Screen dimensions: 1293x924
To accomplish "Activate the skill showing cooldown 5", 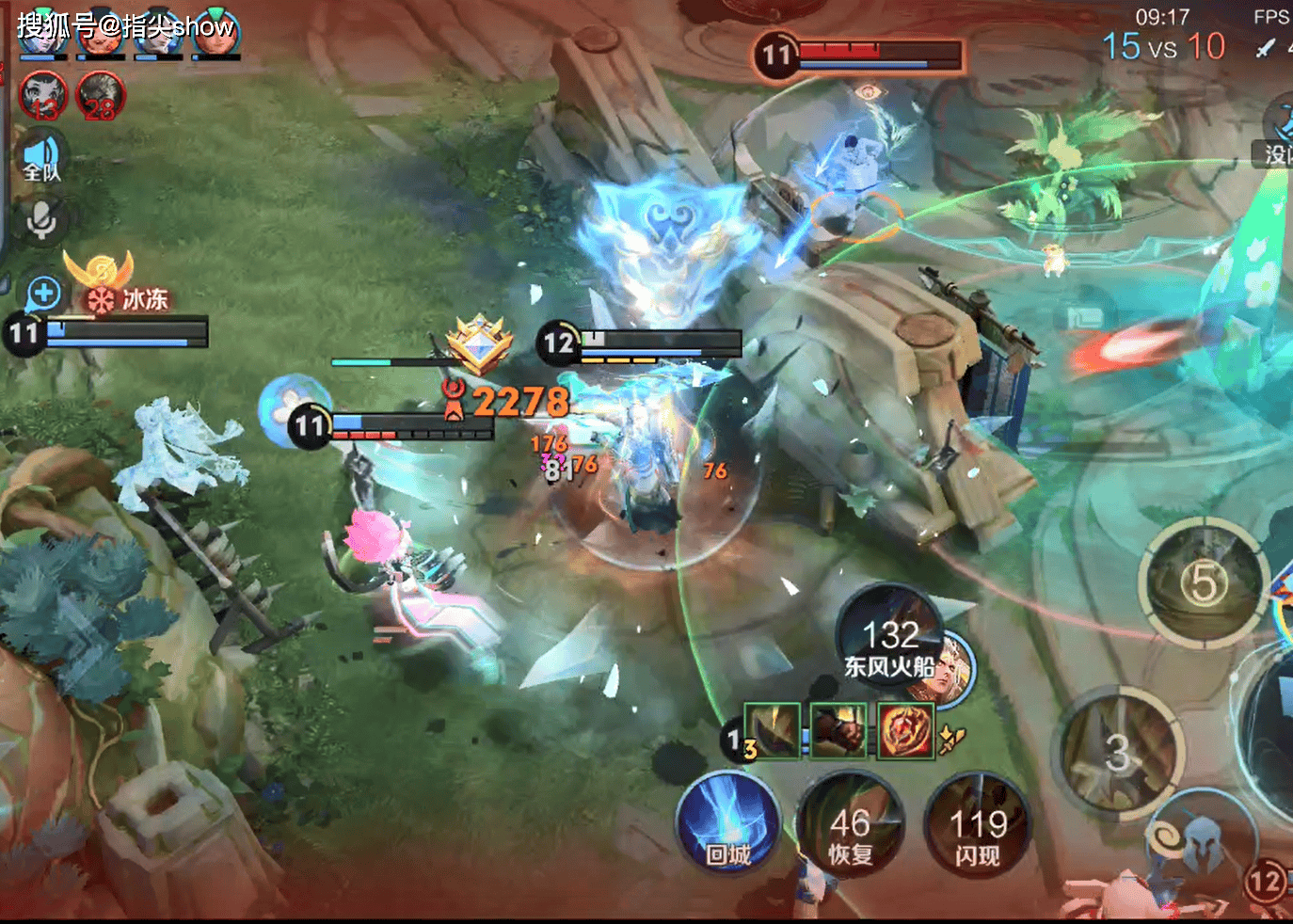I will click(1204, 583).
